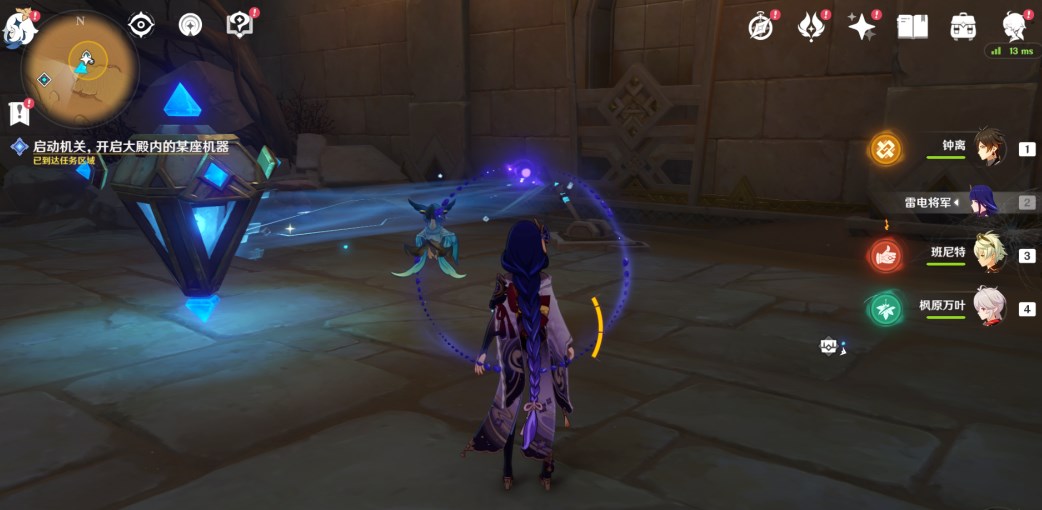Open the Paimon menu

20,28
